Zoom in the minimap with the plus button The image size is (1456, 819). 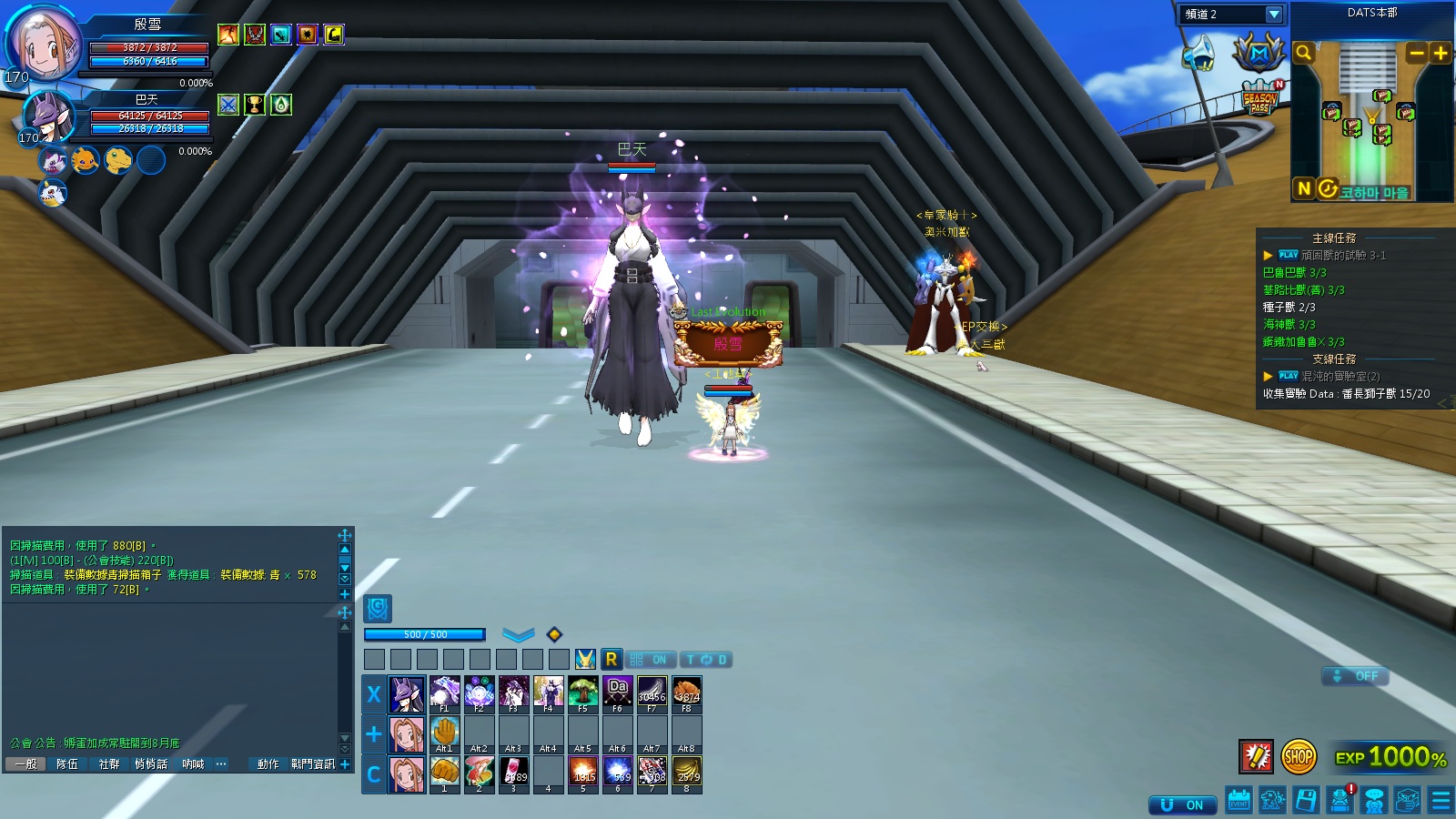click(1440, 53)
